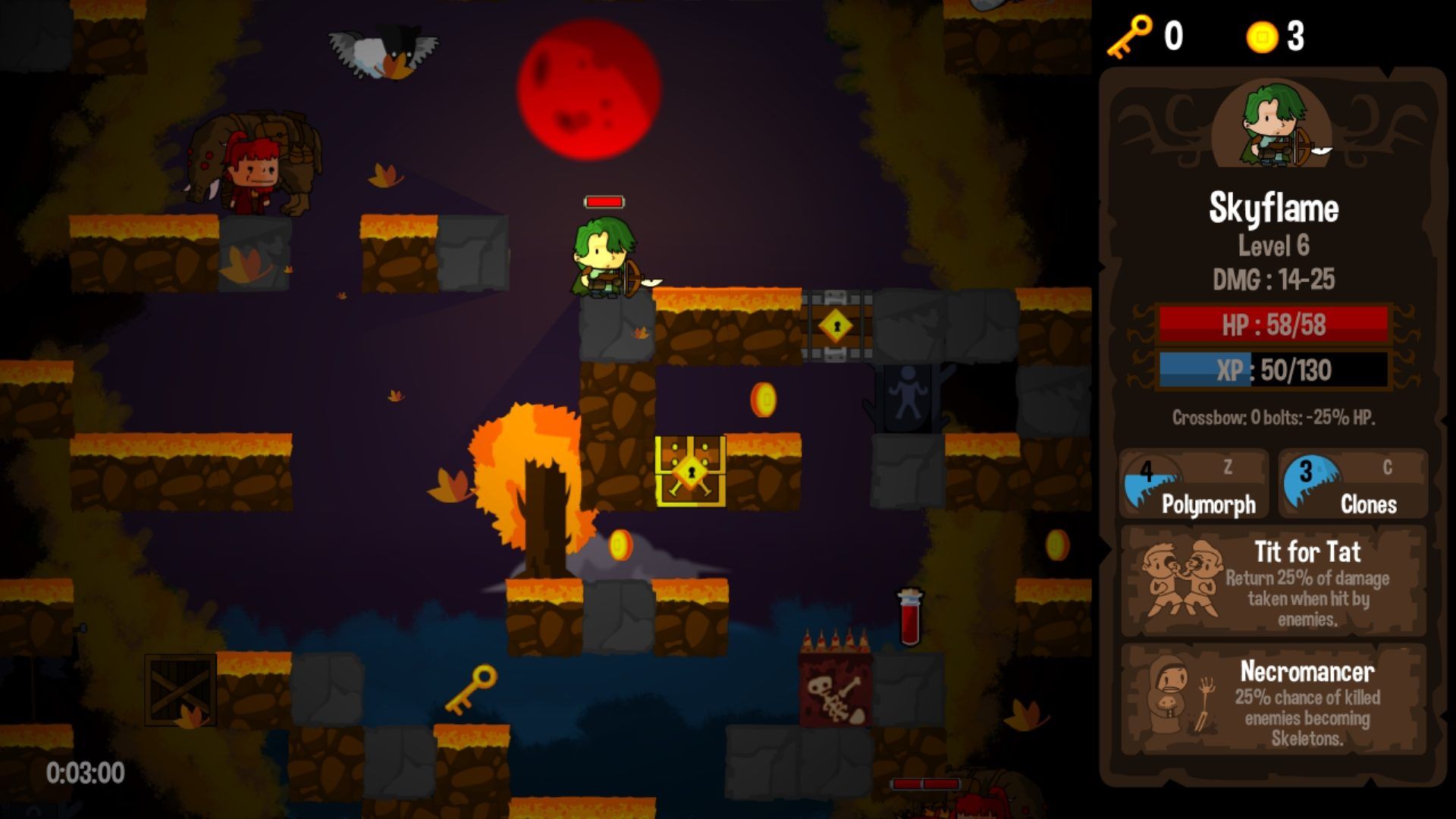Click the Level 6 label
Viewport: 1456px width, 819px height.
[x=1274, y=246]
